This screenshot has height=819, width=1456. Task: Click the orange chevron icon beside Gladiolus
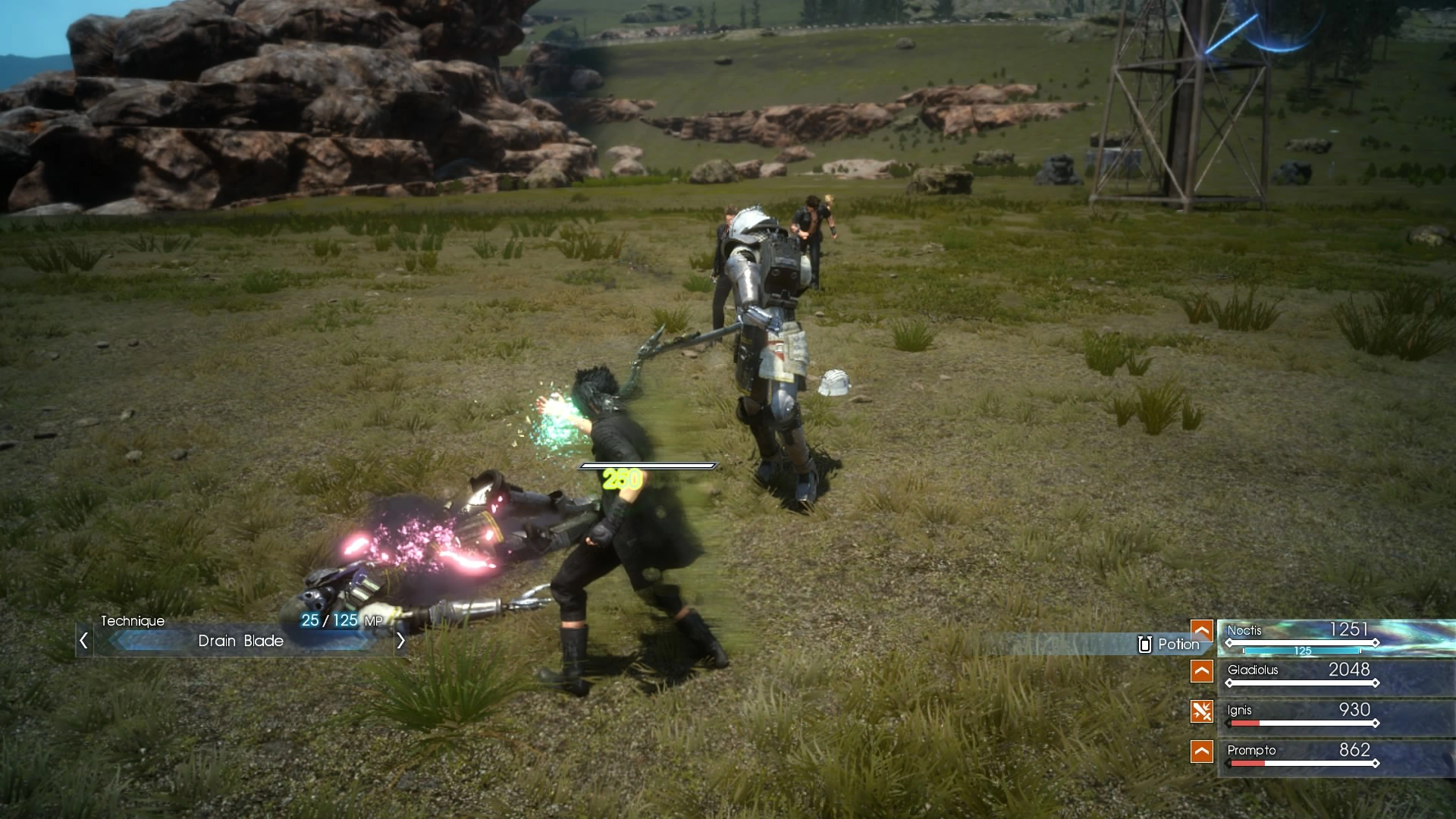1202,670
